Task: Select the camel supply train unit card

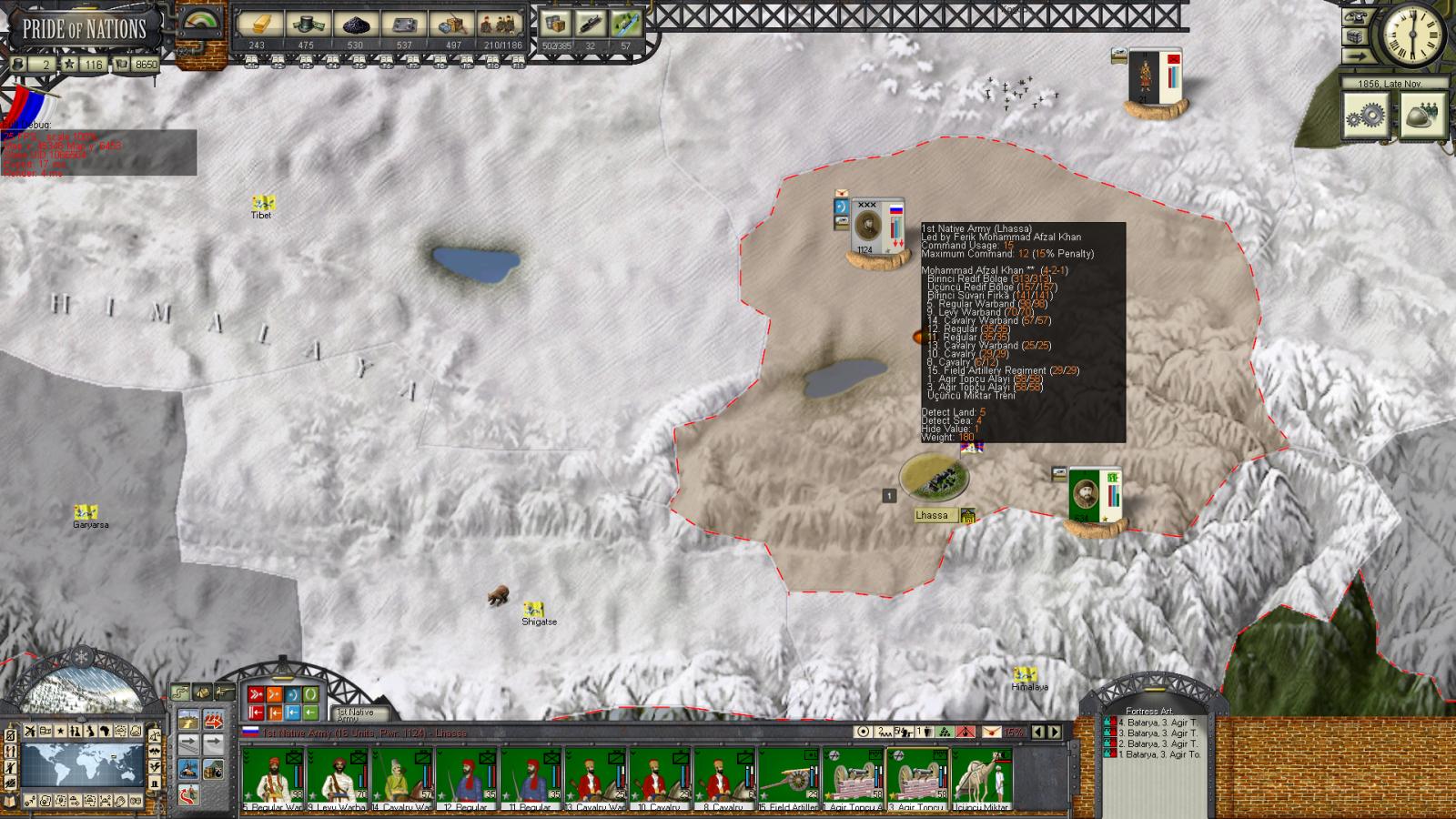Action: pos(982,779)
